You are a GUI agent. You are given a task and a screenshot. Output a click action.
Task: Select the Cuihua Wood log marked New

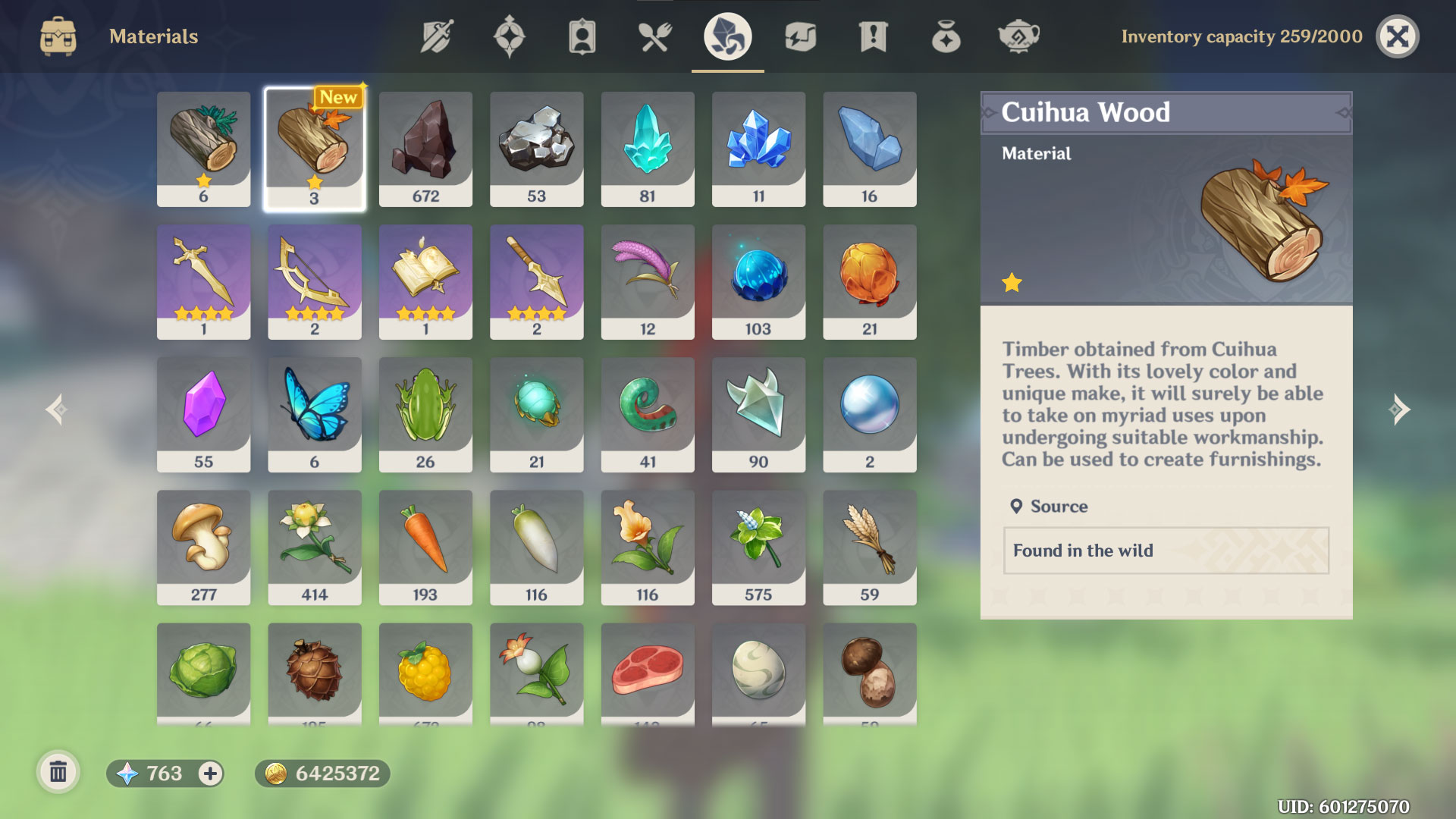314,148
